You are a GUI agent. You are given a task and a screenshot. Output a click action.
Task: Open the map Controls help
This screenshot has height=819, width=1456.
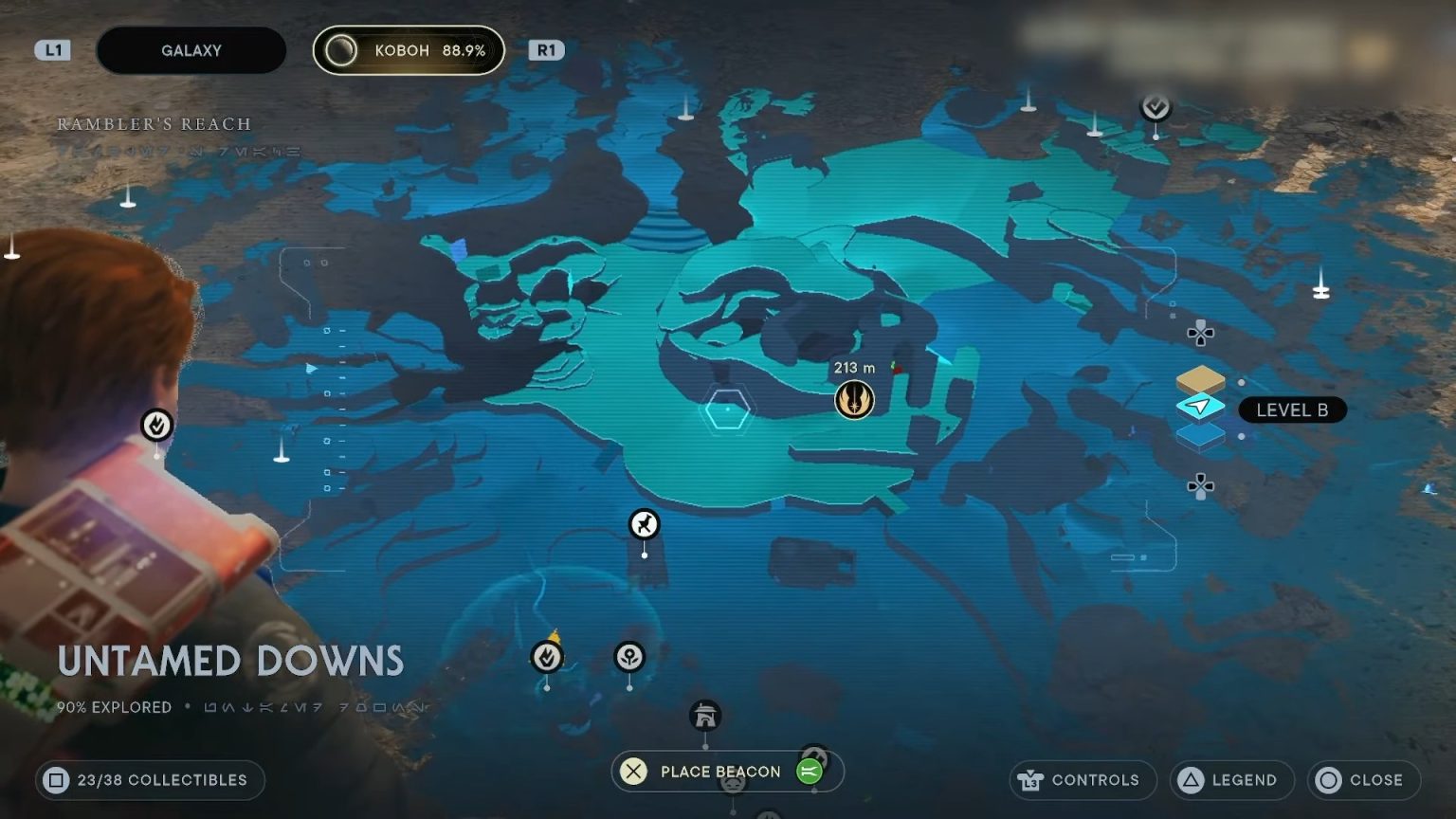click(x=1083, y=780)
